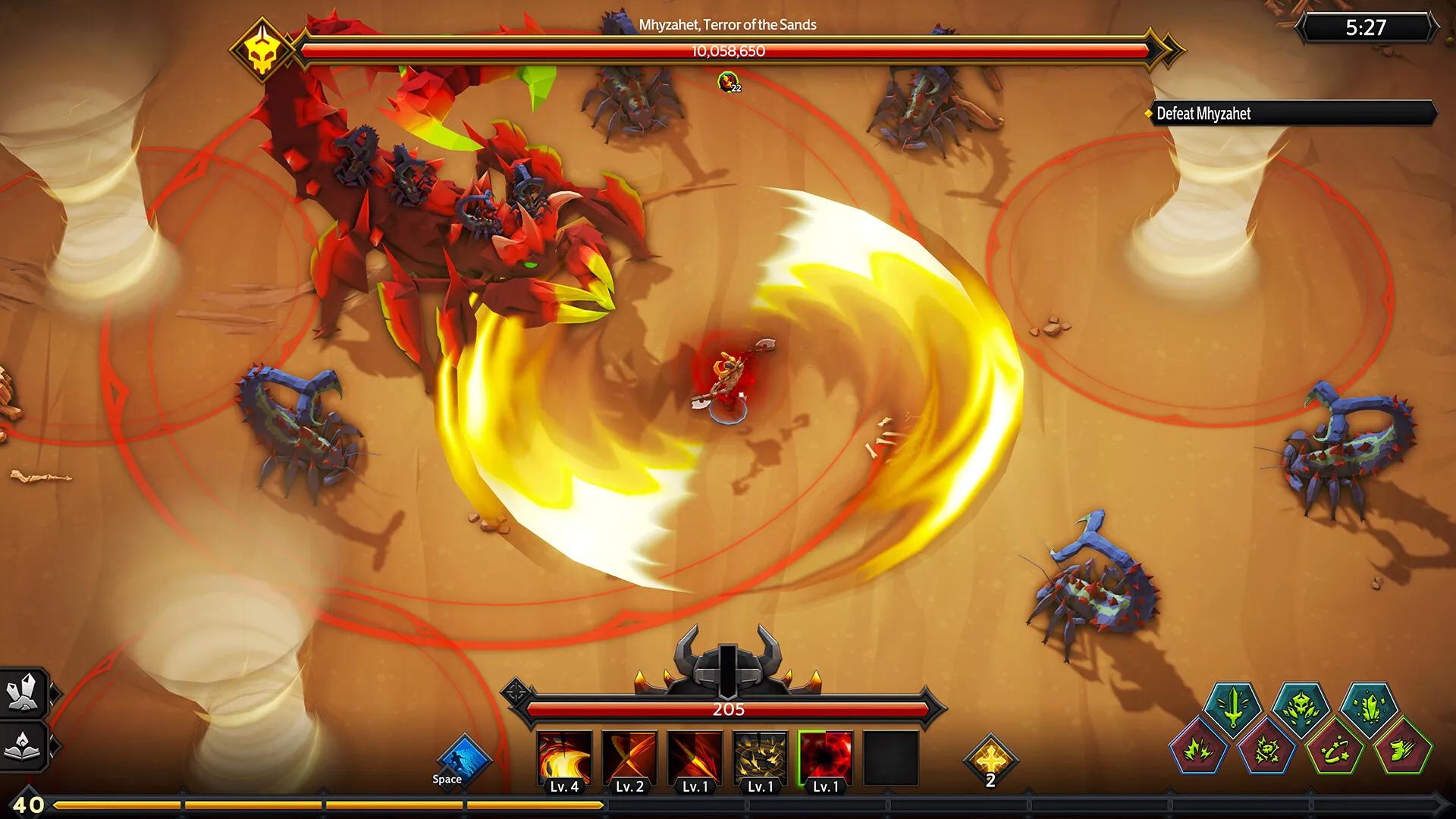Inspect the horned skull passive badge
The image size is (1456, 819).
point(1301,708)
